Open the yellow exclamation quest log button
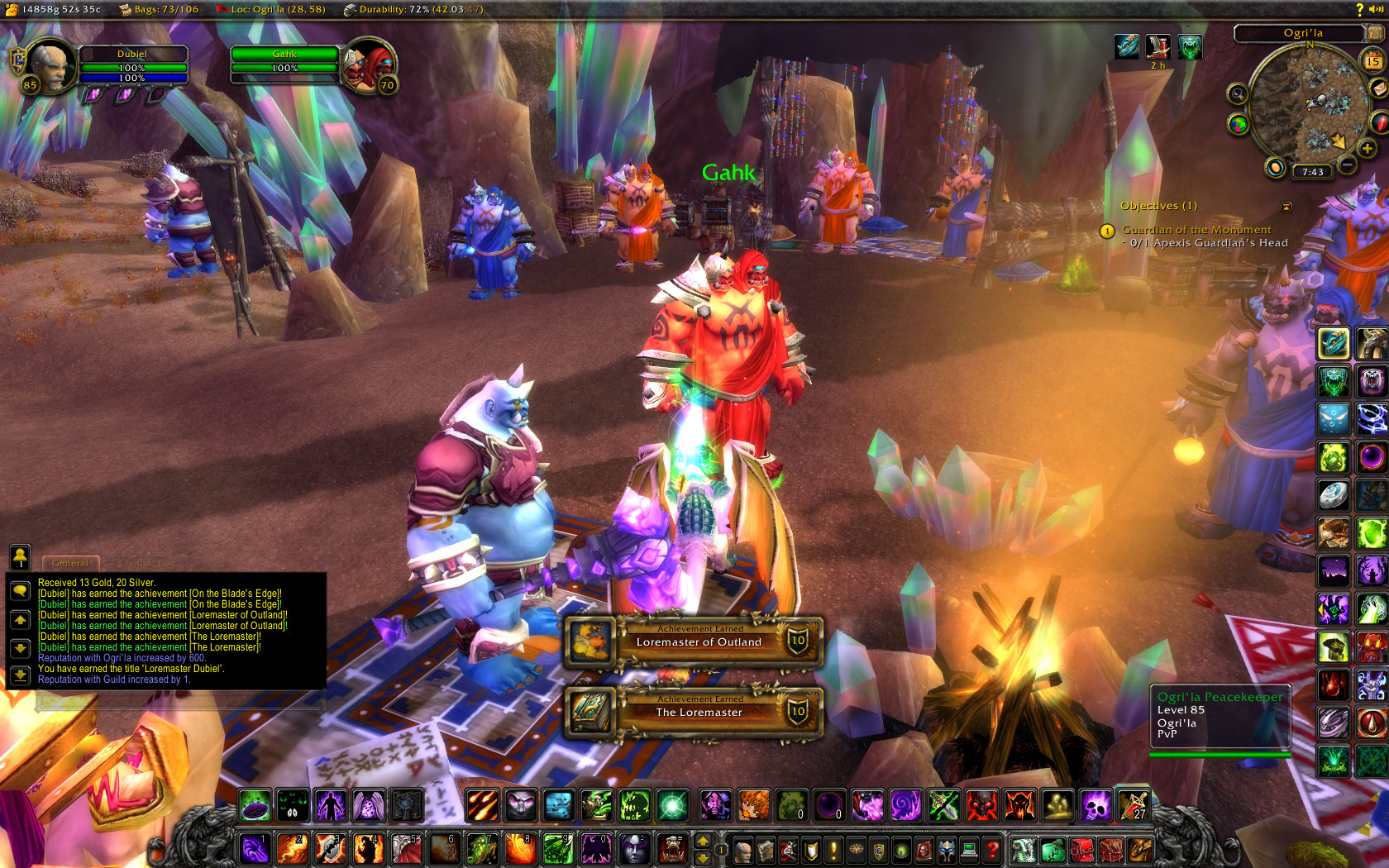 click(x=833, y=849)
